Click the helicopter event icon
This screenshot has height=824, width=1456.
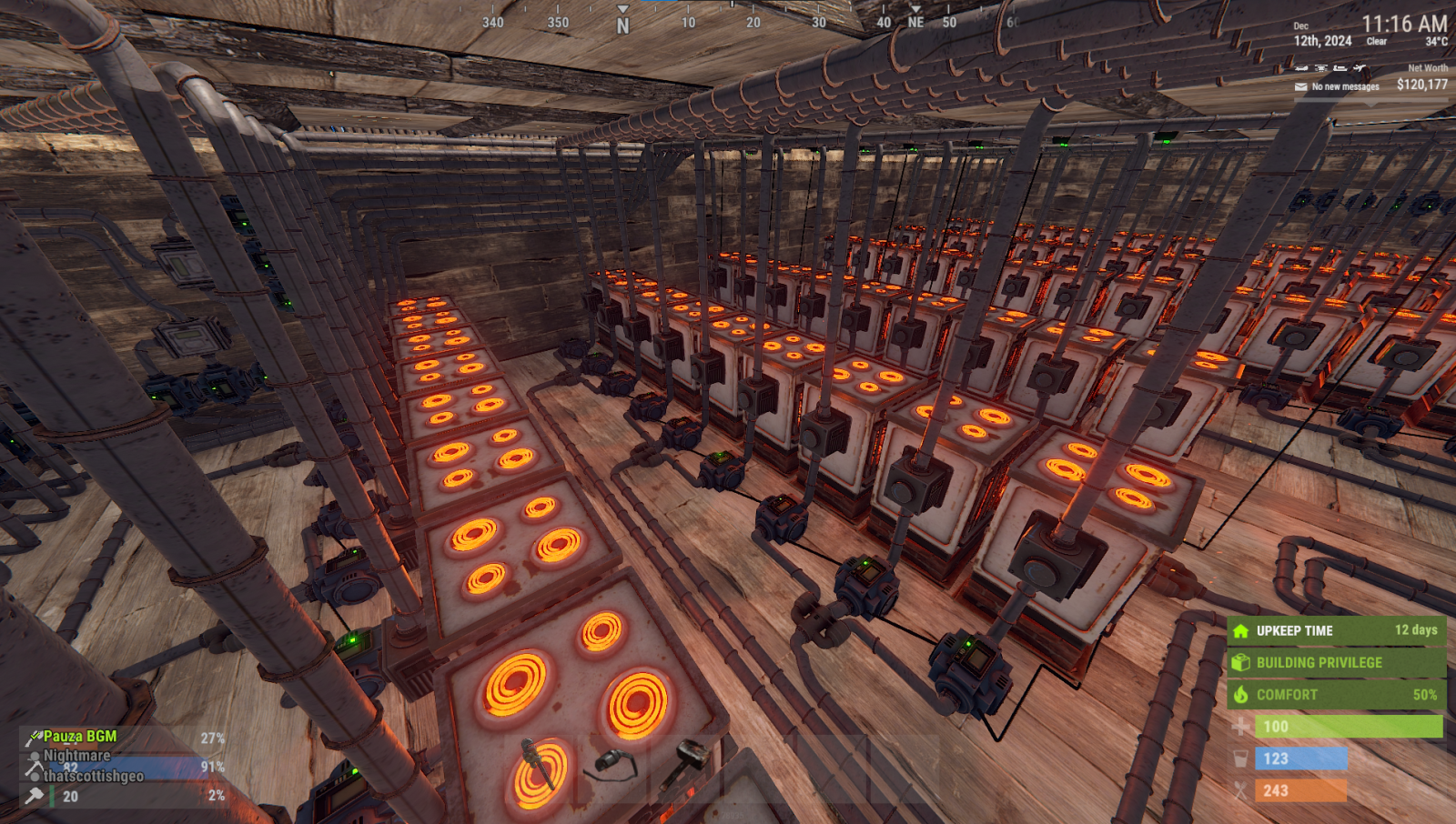(1320, 68)
